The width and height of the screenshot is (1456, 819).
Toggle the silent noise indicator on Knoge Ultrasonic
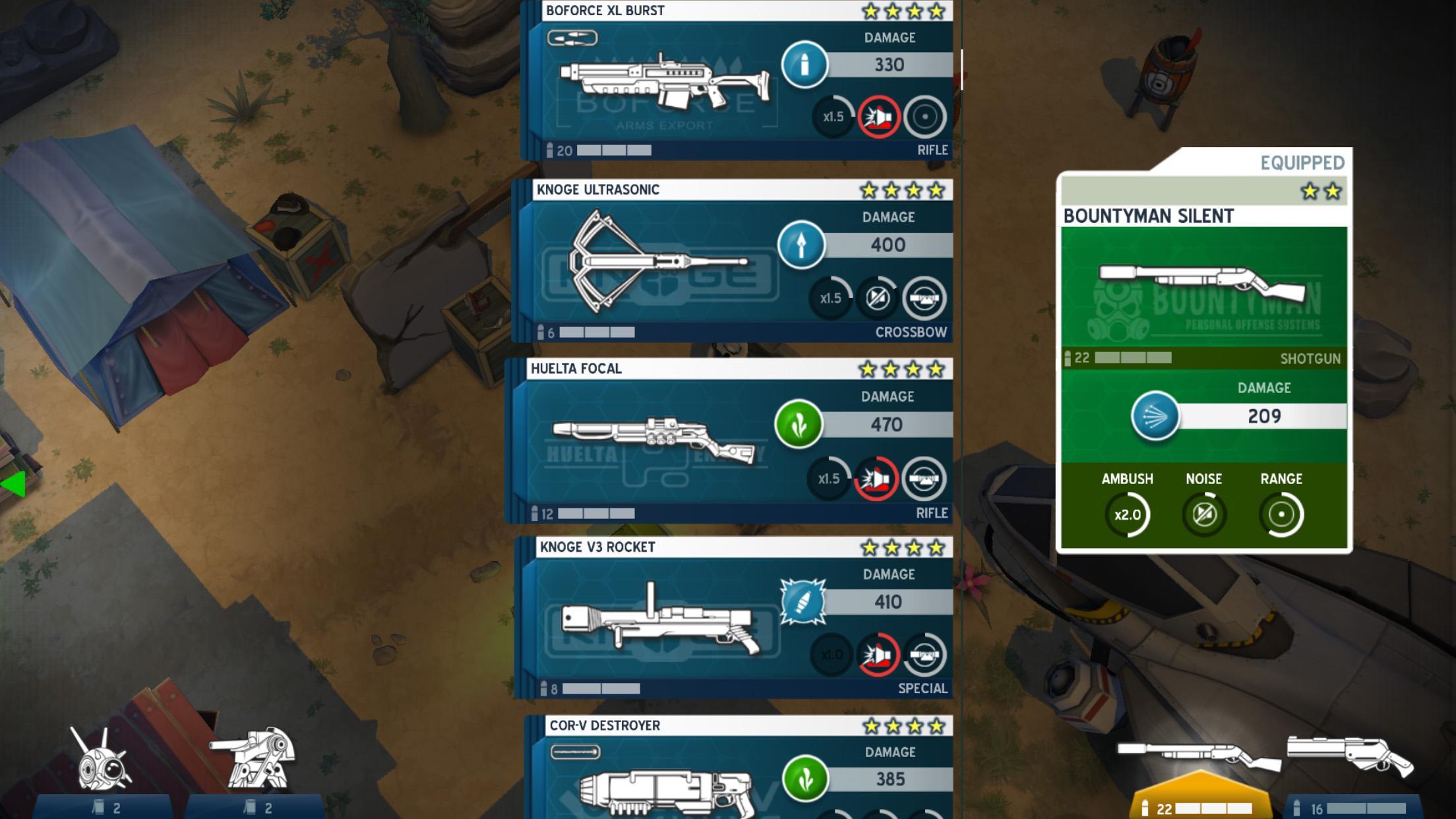point(878,296)
